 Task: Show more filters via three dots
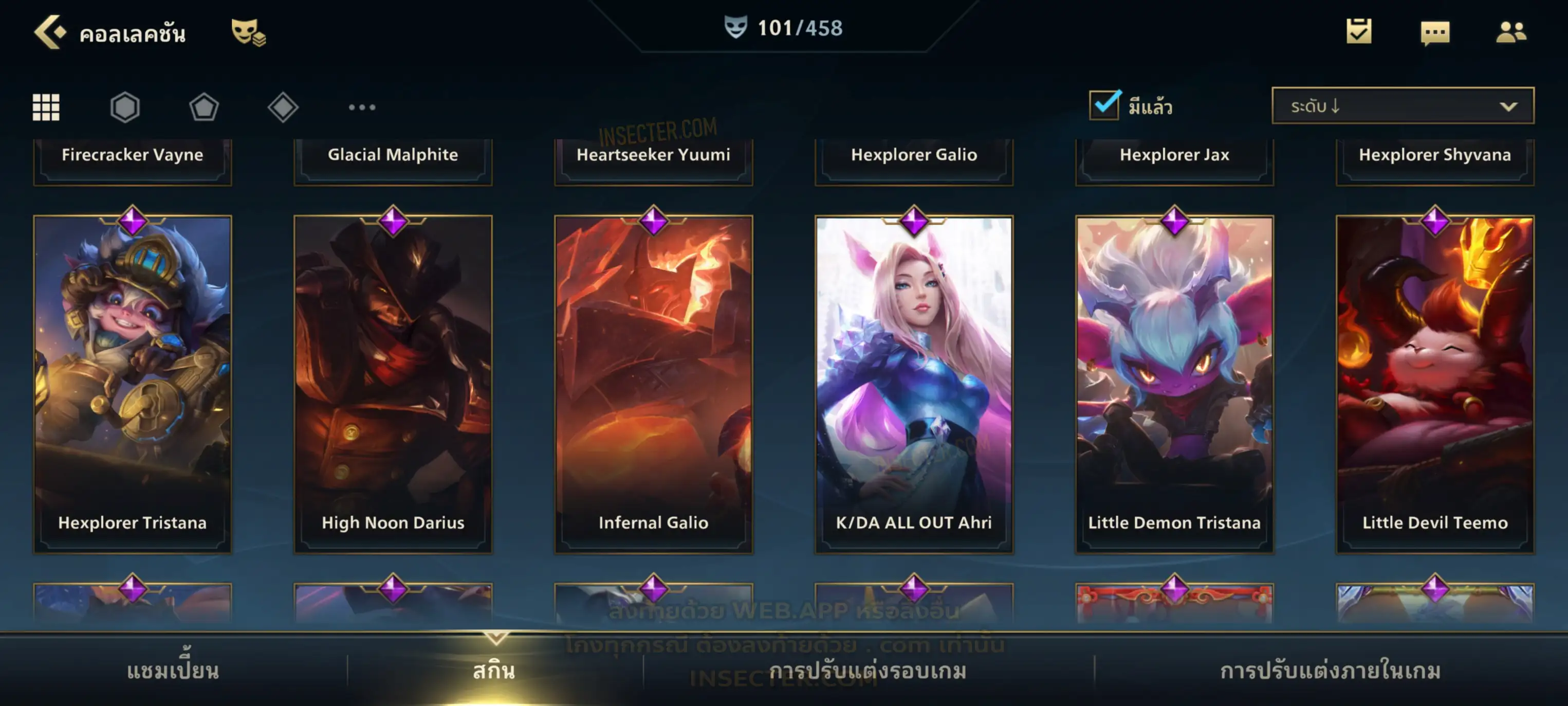click(362, 107)
